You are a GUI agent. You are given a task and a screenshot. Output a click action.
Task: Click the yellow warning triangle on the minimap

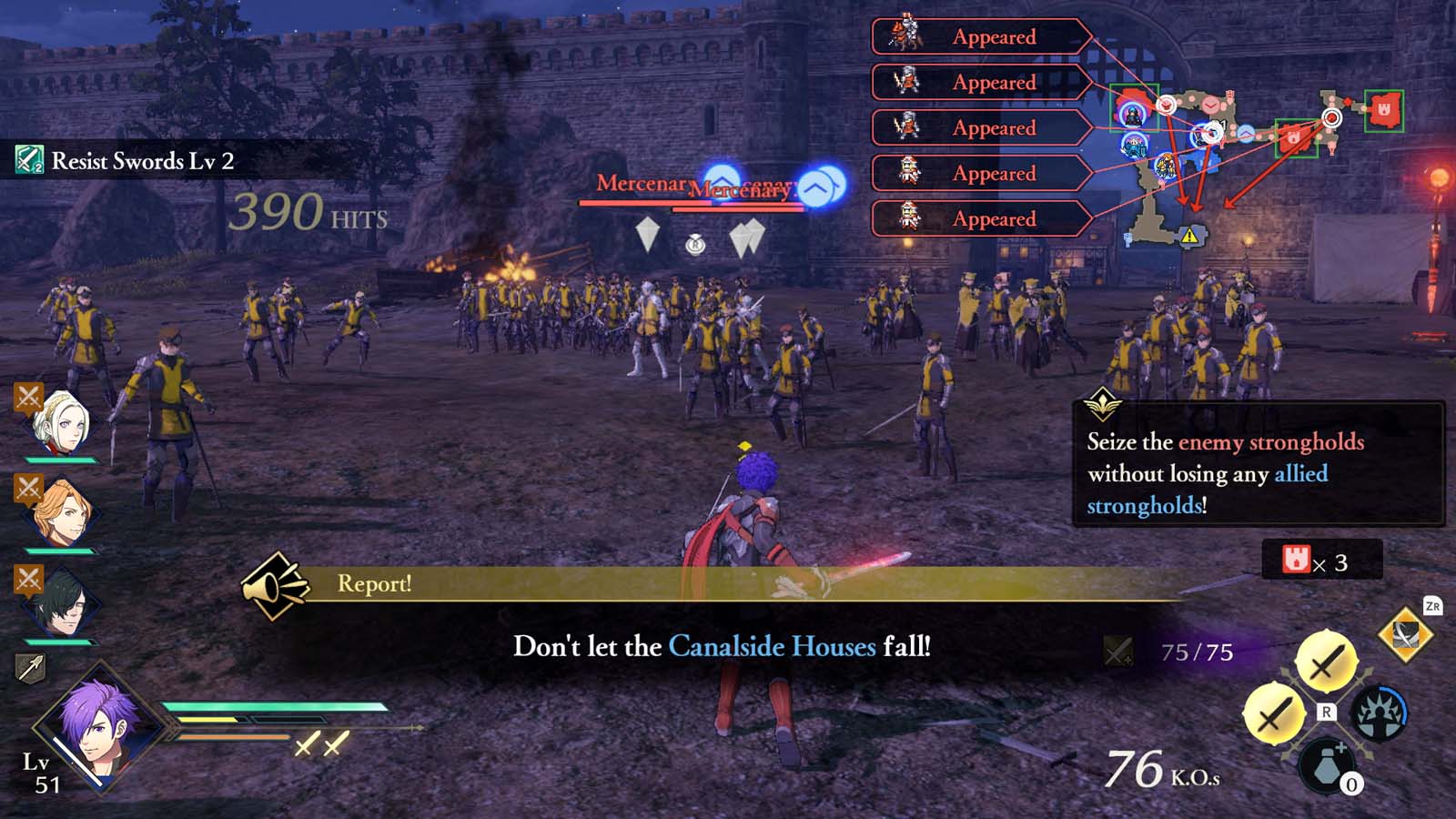click(1189, 235)
